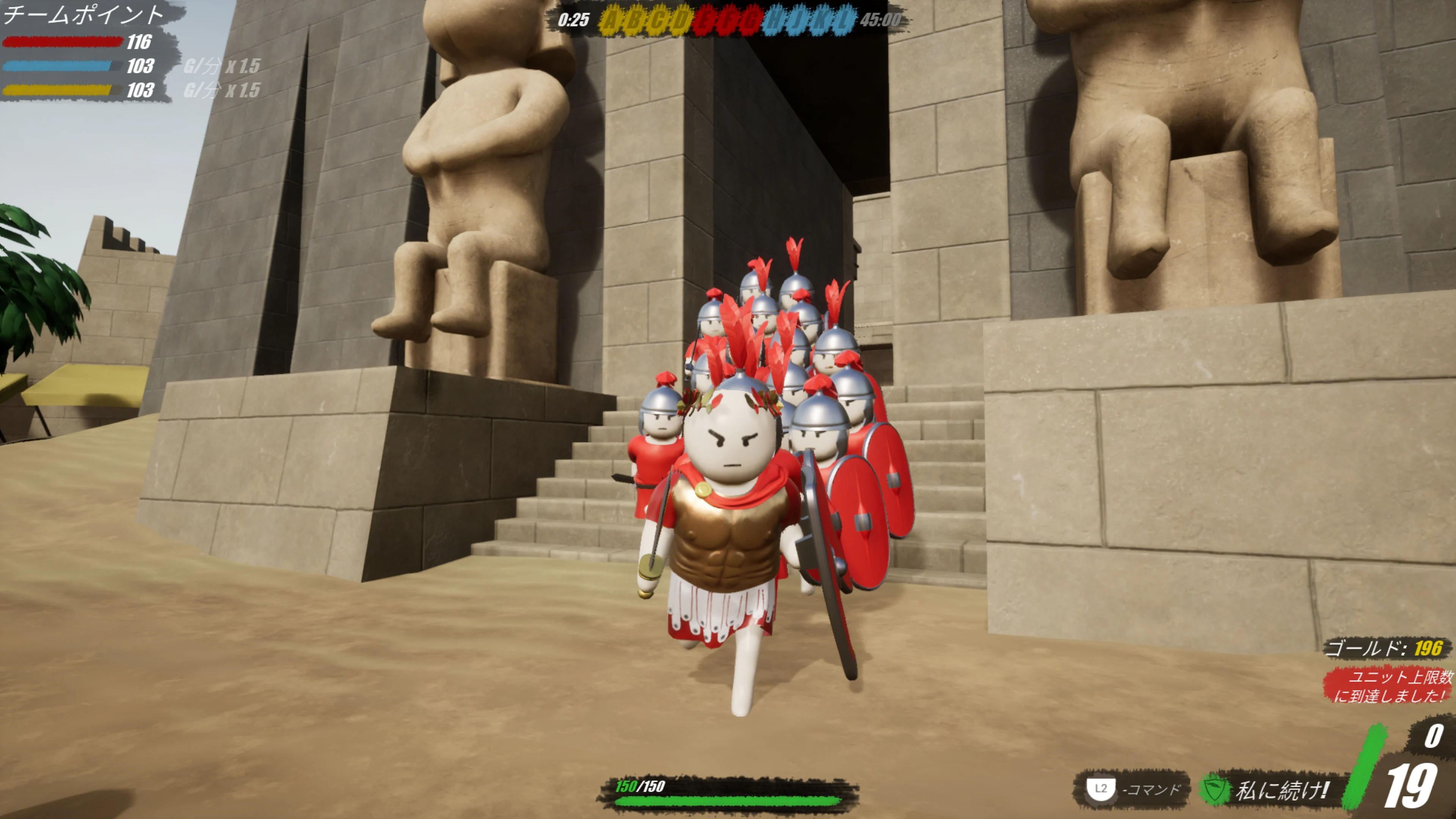This screenshot has width=1456, height=819.
Task: Click the blue capture point L marker
Action: (843, 20)
